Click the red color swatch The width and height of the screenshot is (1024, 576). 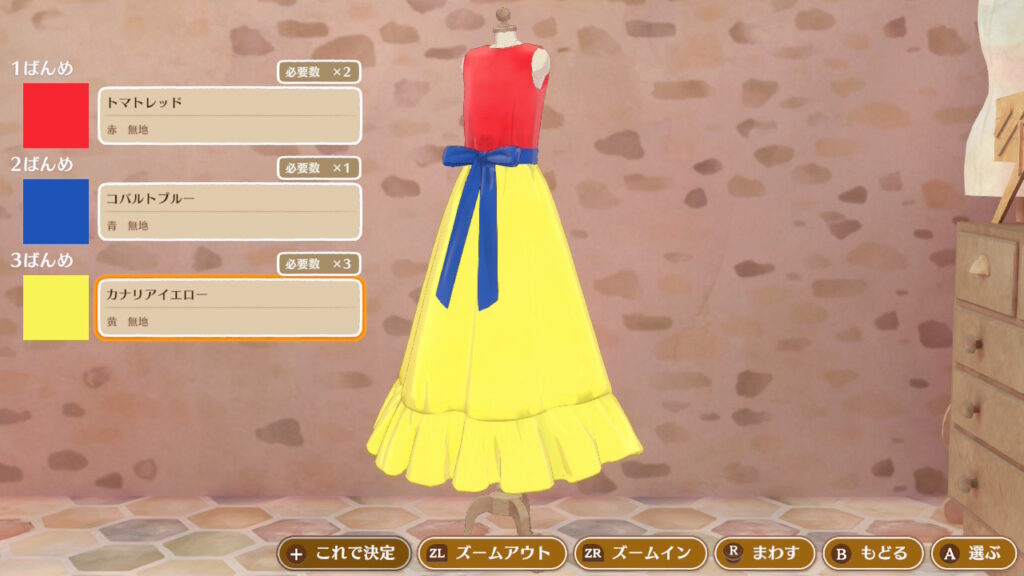click(x=56, y=115)
